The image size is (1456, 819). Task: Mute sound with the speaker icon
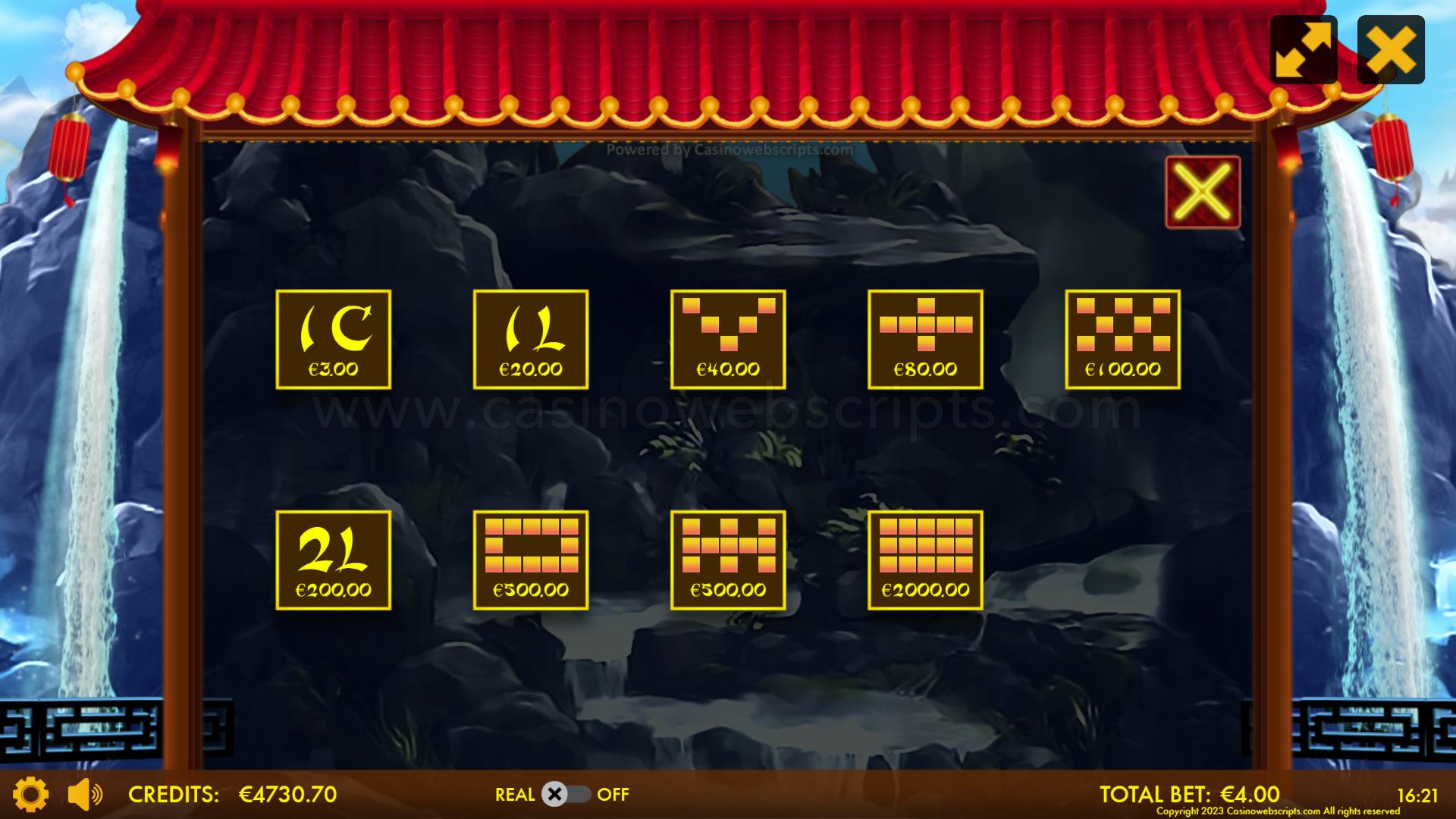point(84,794)
